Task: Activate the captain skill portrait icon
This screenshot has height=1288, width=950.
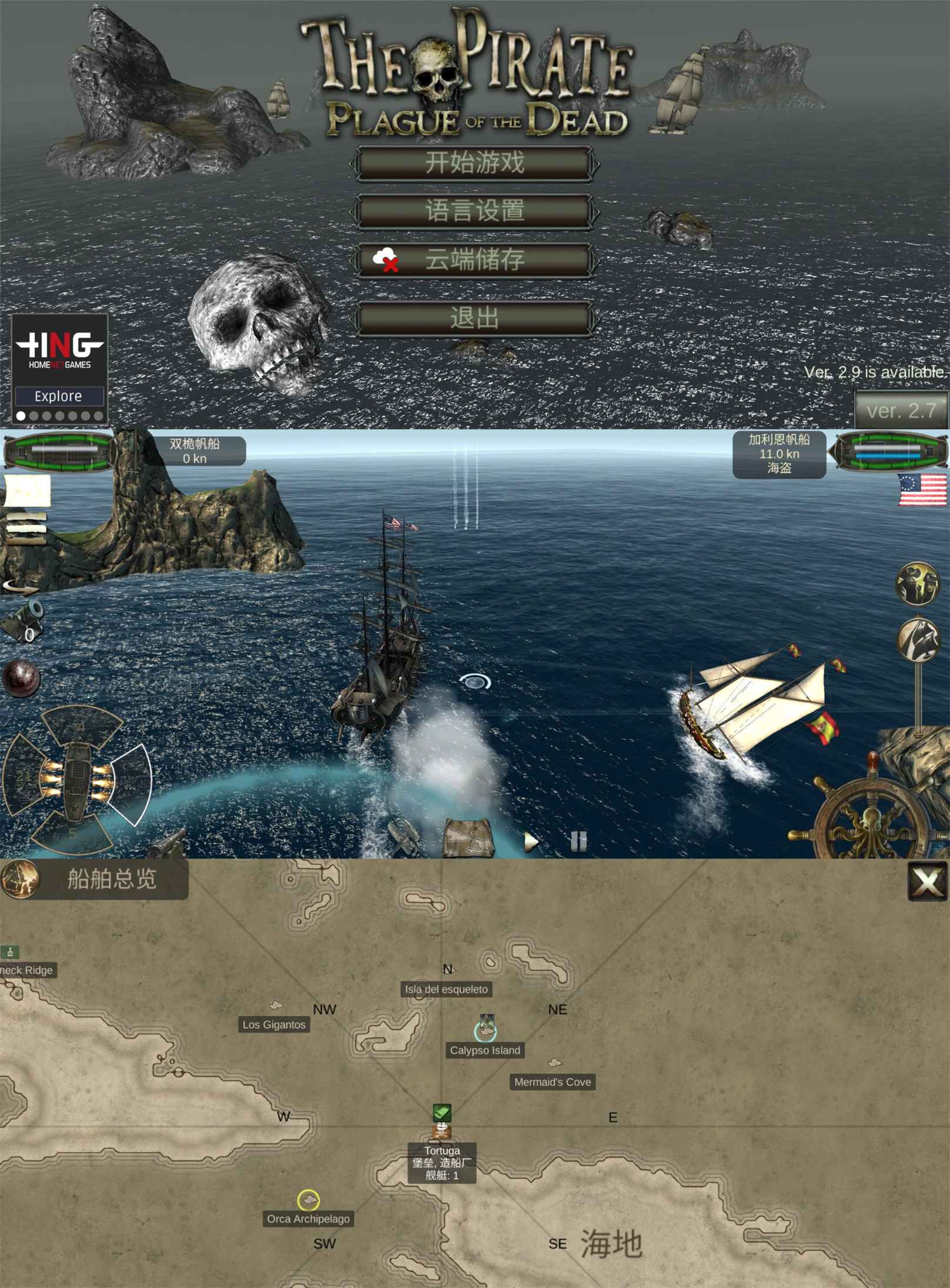Action: click(917, 583)
